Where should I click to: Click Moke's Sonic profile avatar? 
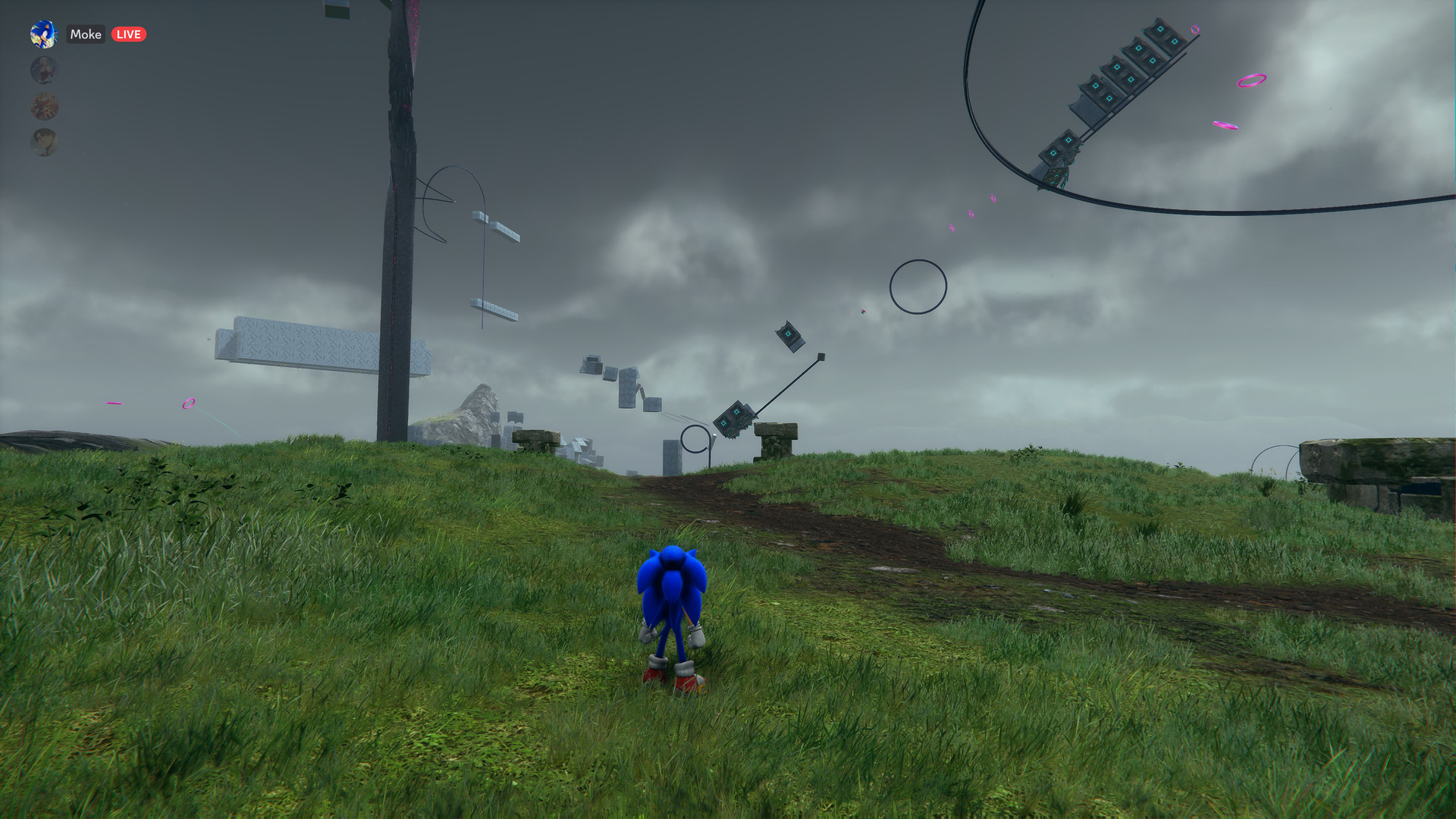(x=43, y=35)
